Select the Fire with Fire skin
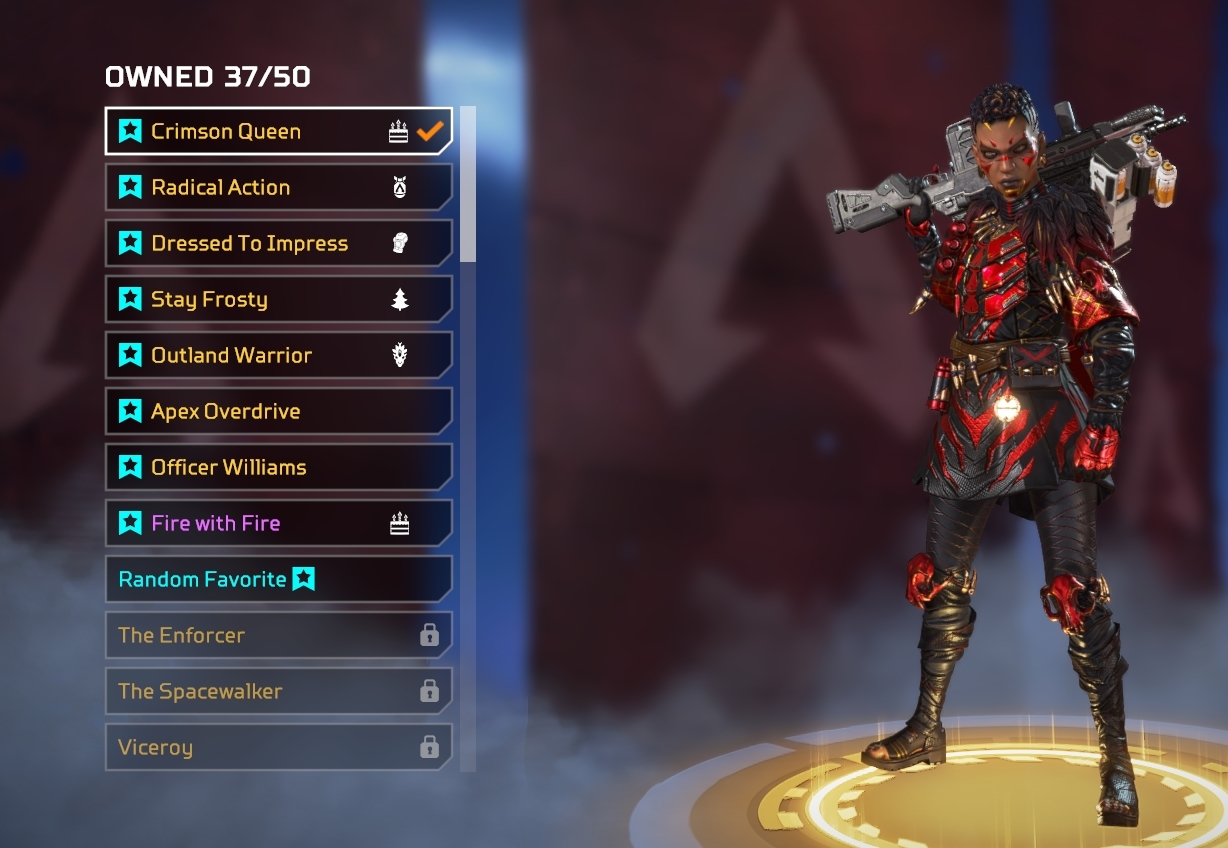The image size is (1228, 848). 260,523
